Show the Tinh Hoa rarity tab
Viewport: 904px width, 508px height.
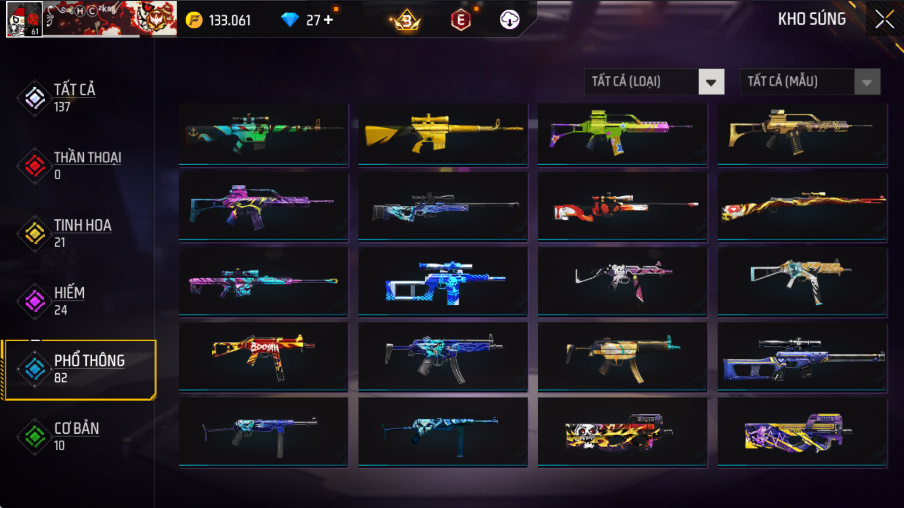(80, 232)
